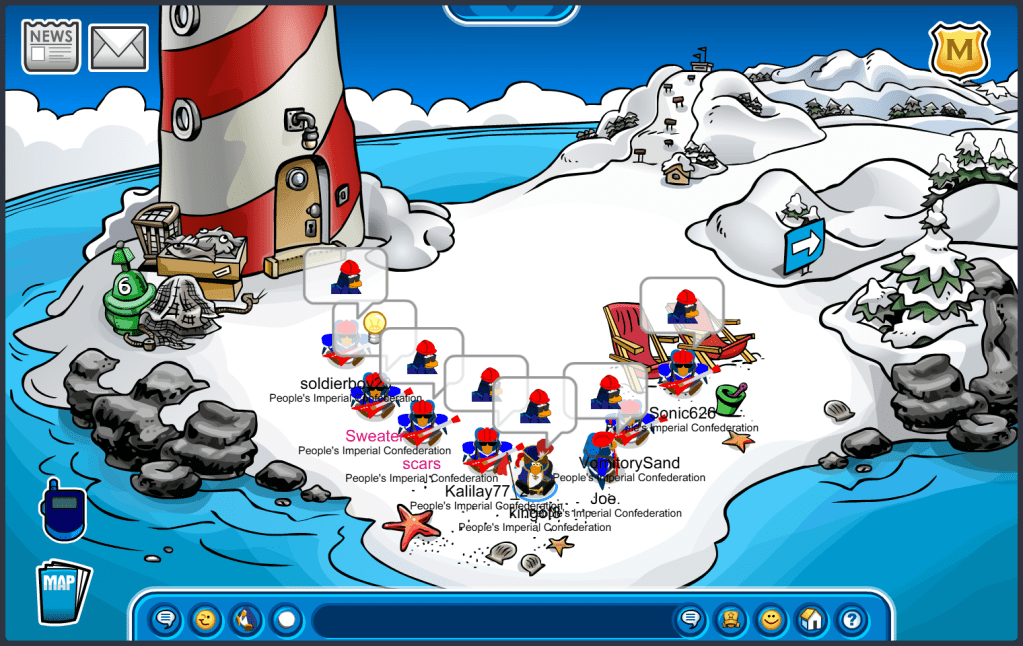This screenshot has width=1023, height=646.
Task: Focus the chat message input bar
Action: (x=490, y=620)
